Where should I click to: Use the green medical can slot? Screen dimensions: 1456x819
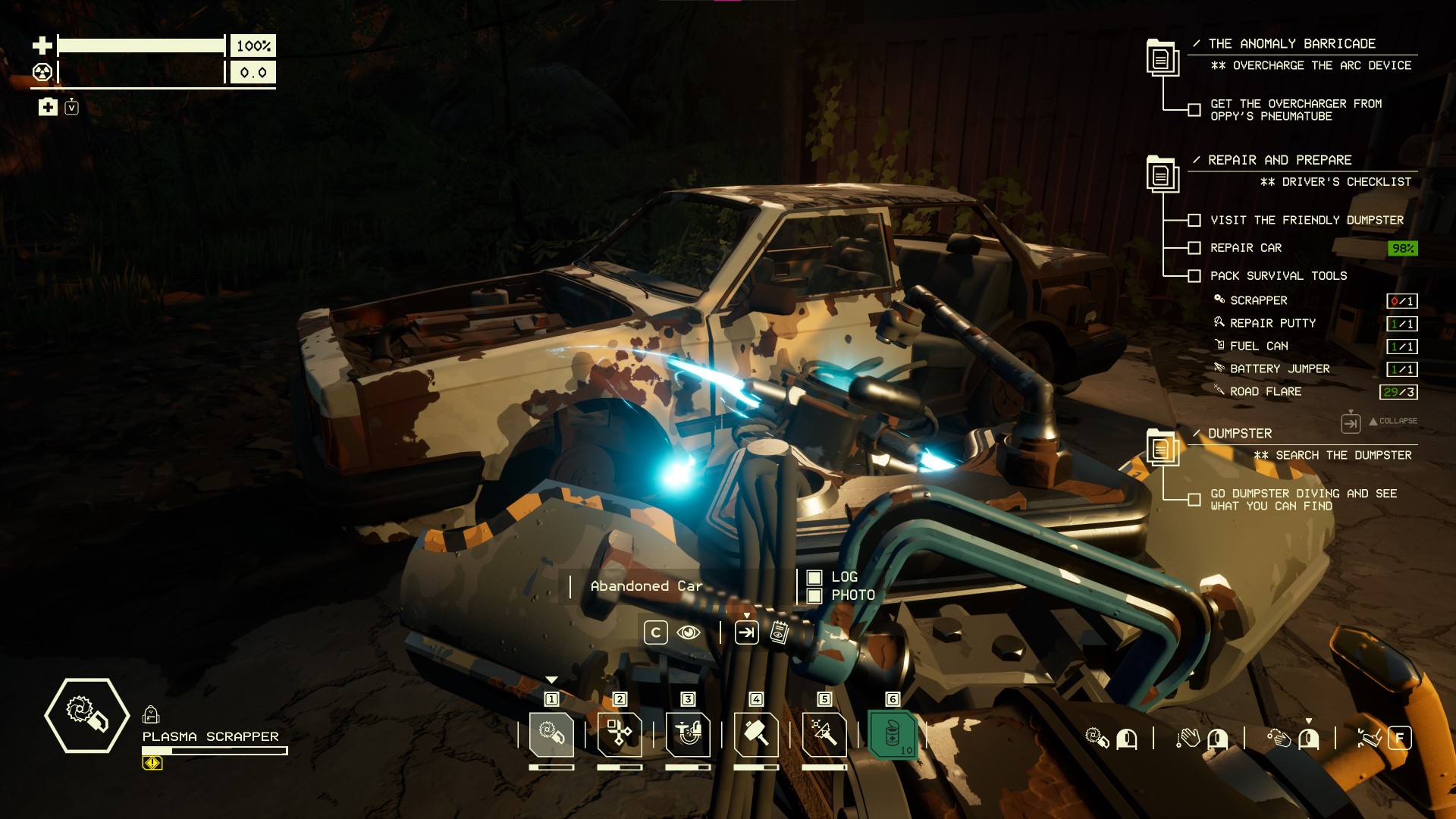click(893, 734)
